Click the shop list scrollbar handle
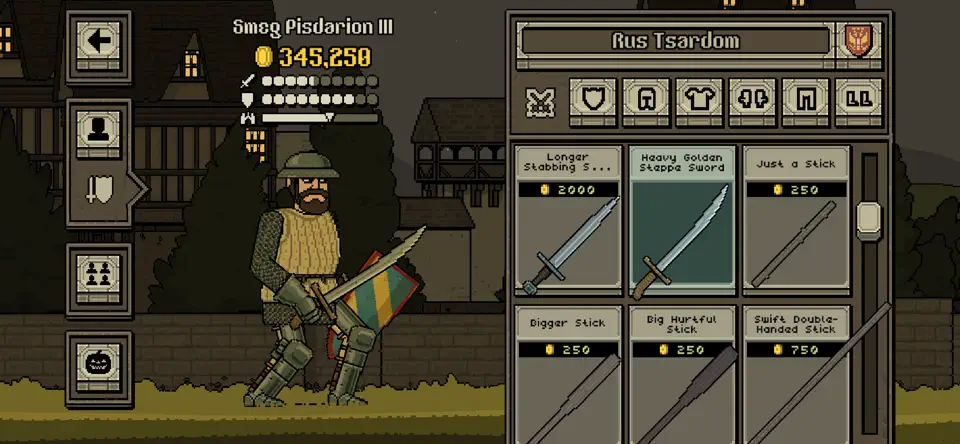Image resolution: width=960 pixels, height=444 pixels. (867, 217)
